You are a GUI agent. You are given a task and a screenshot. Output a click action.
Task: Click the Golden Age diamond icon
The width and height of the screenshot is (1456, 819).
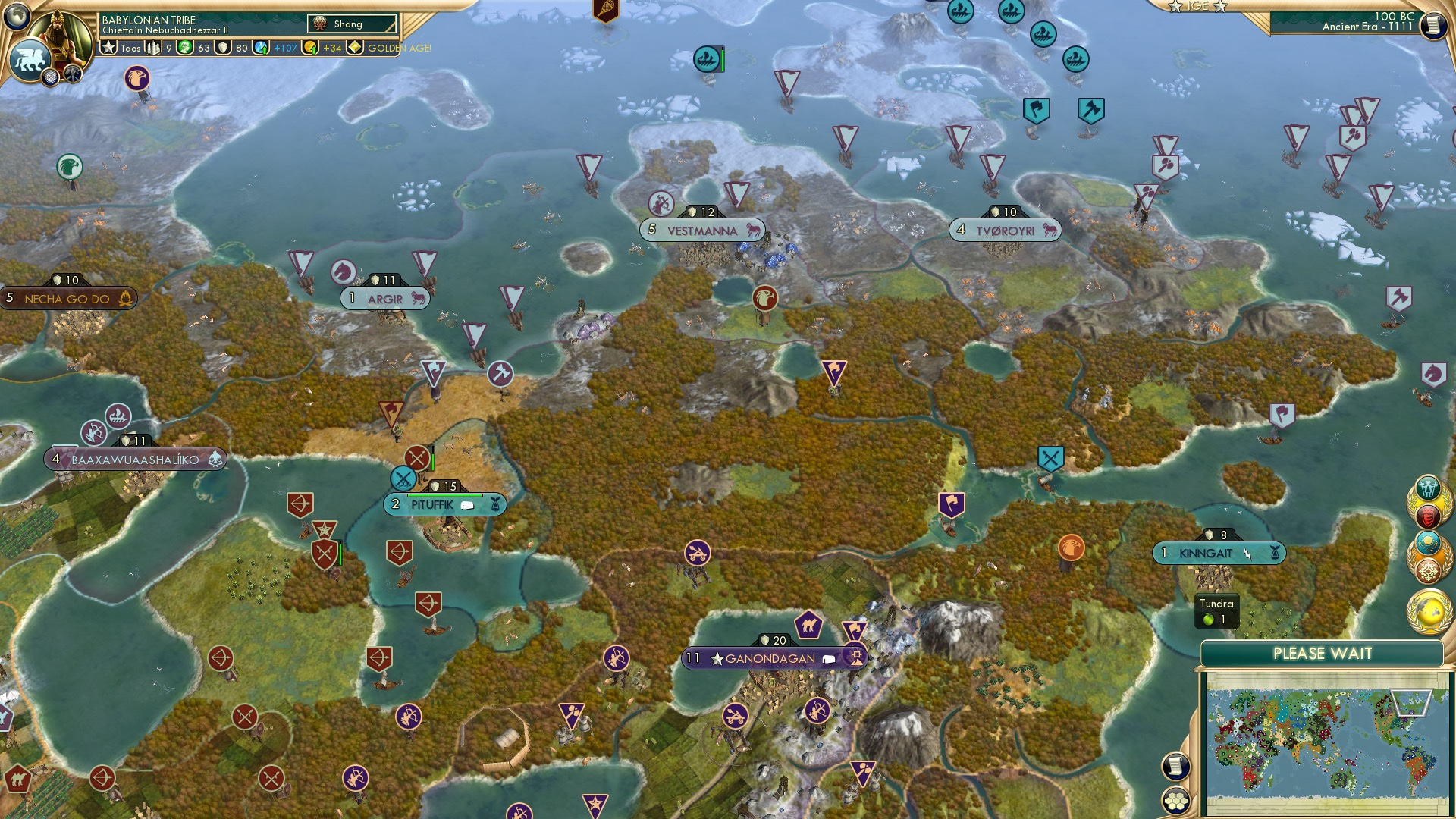(x=356, y=46)
